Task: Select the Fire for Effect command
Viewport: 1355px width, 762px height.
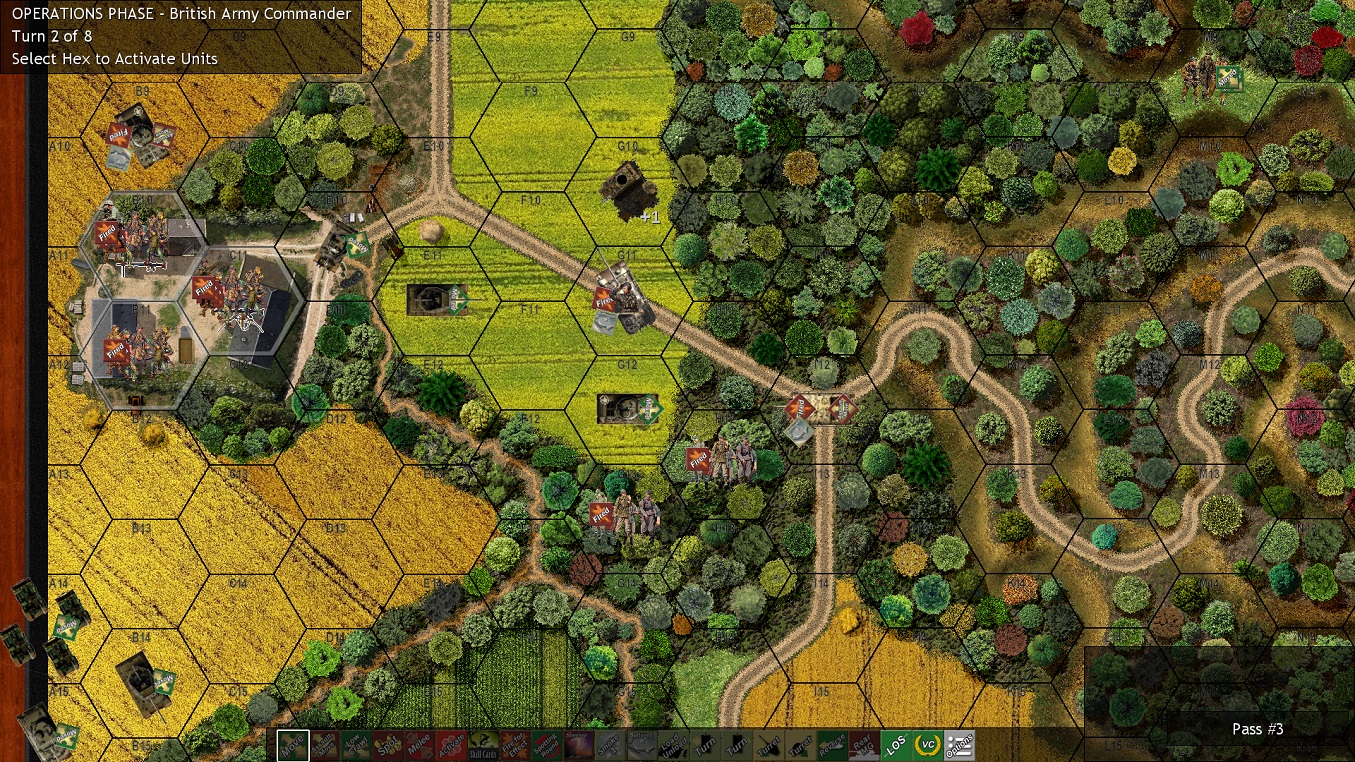Action: [513, 745]
